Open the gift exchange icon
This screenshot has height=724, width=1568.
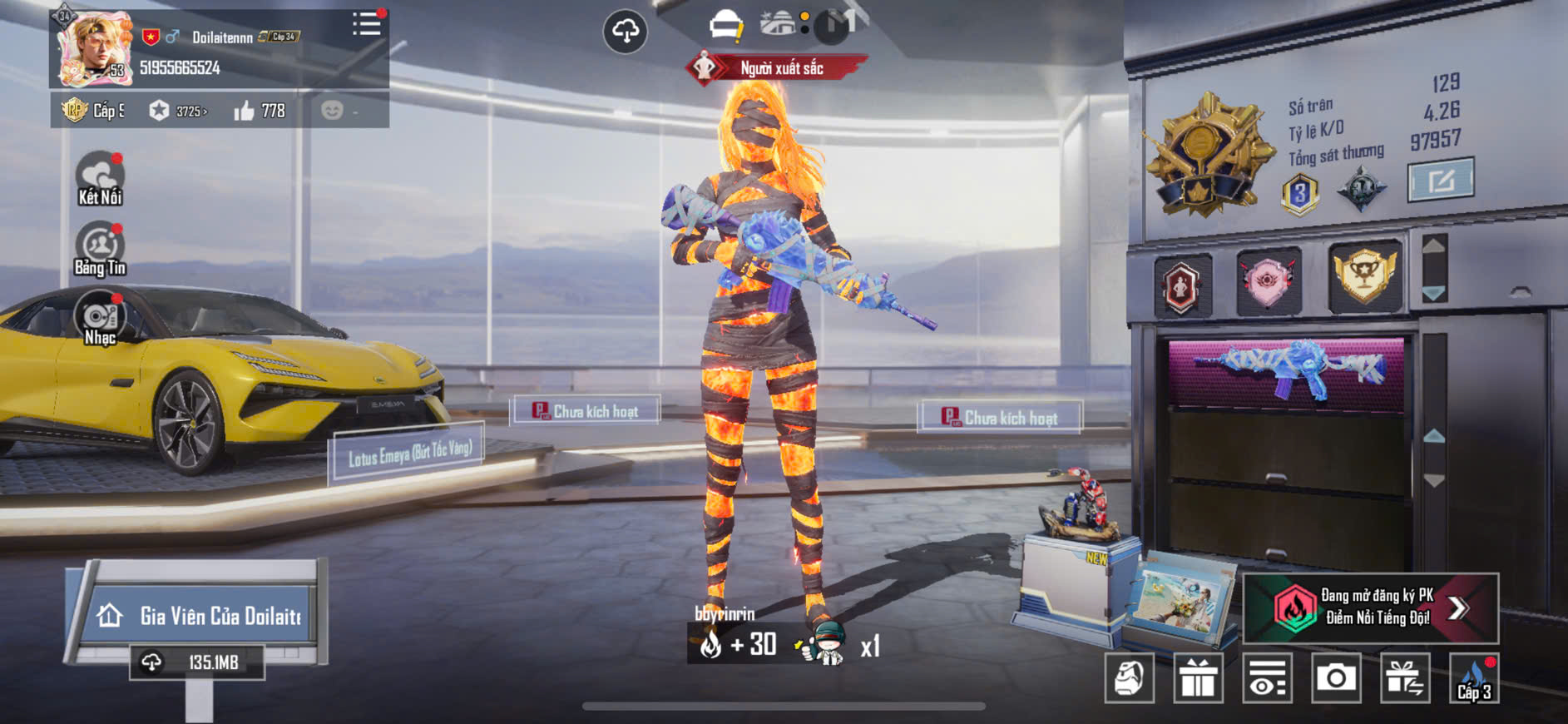[x=1405, y=678]
